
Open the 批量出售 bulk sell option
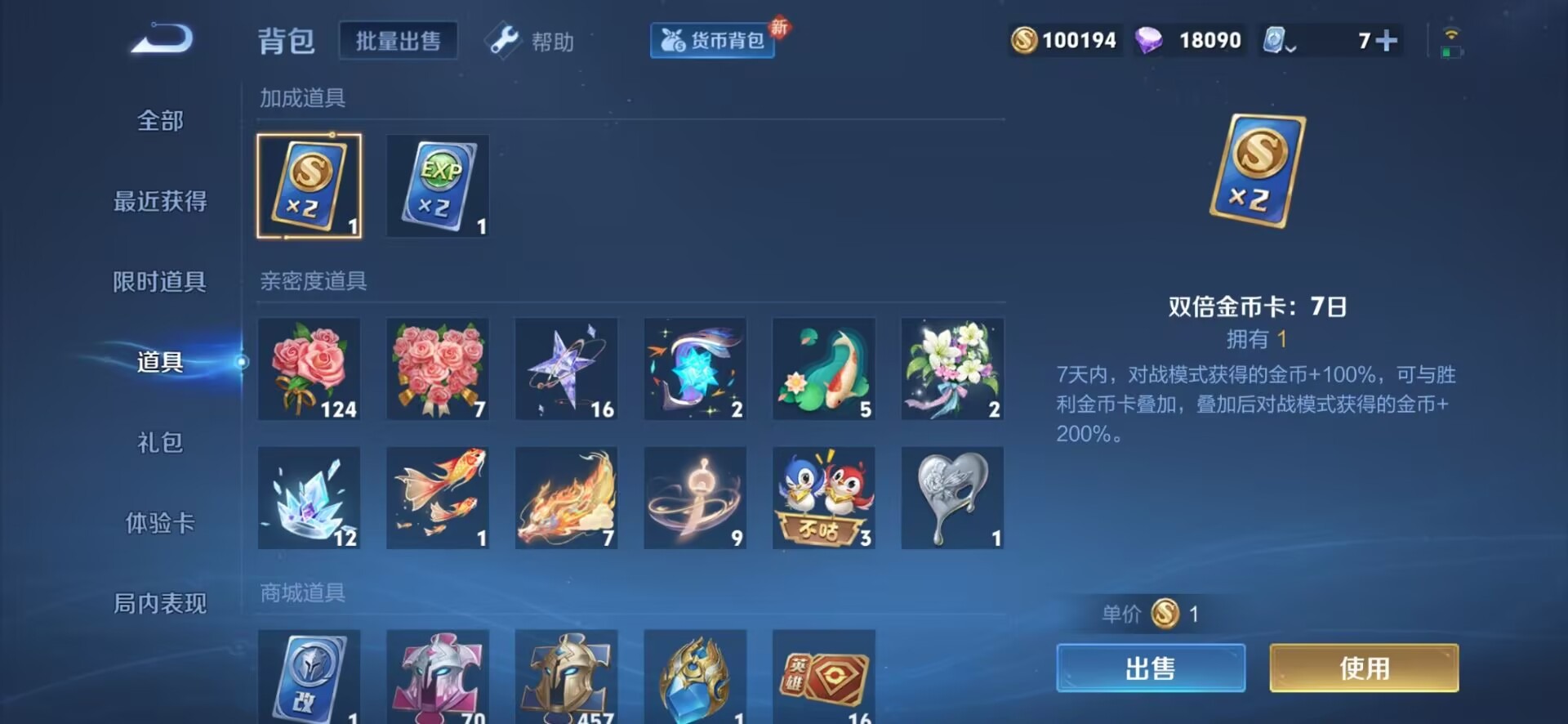click(398, 41)
